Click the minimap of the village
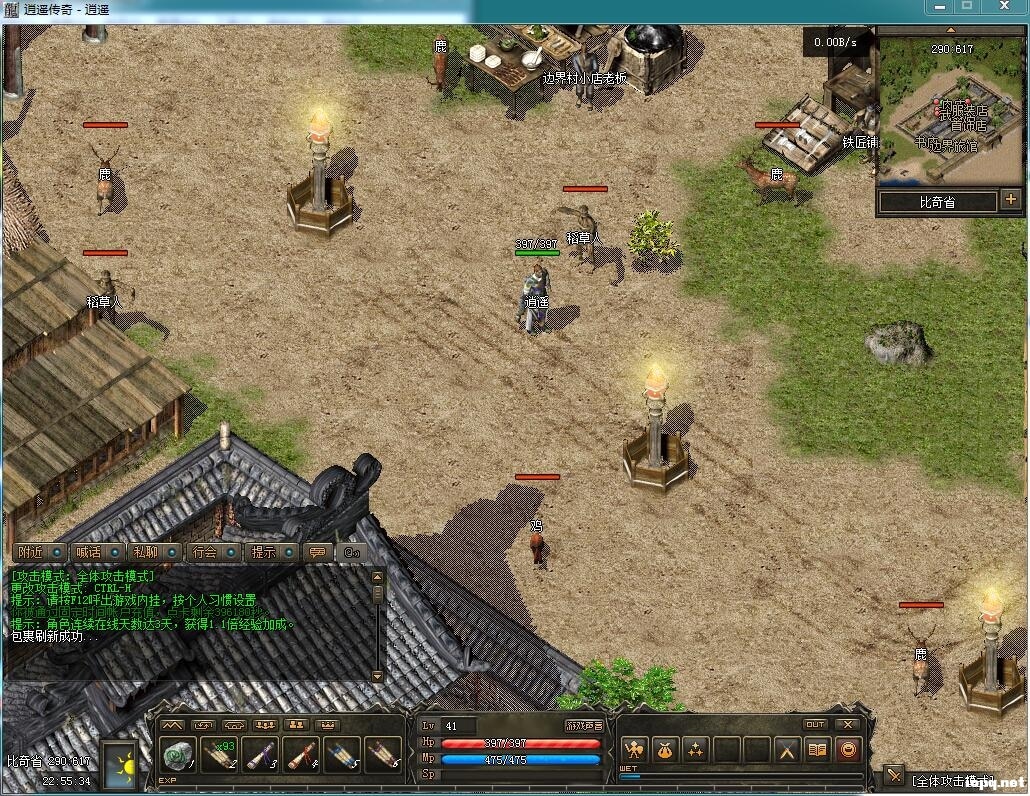The height and width of the screenshot is (796, 1030). click(x=950, y=110)
